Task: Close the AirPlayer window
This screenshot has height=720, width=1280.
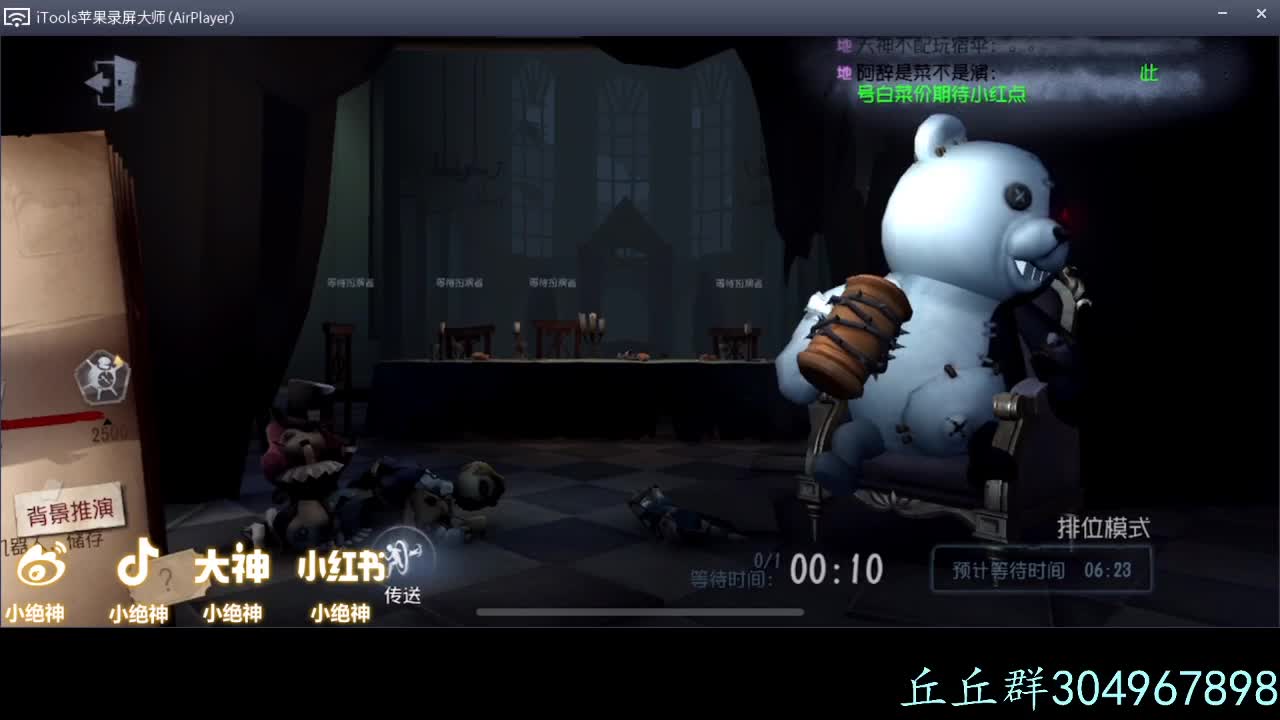Action: pyautogui.click(x=1261, y=14)
